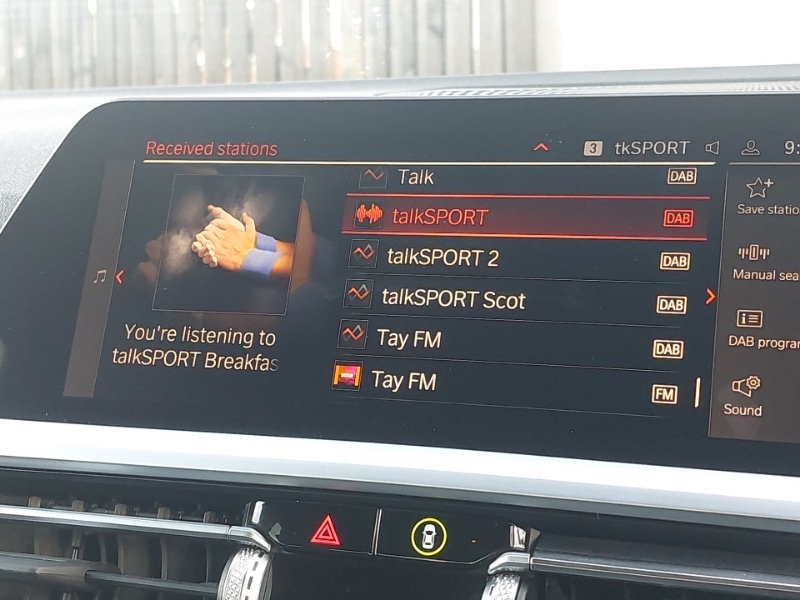The height and width of the screenshot is (600, 800).
Task: Open the Manual search option
Action: click(762, 261)
